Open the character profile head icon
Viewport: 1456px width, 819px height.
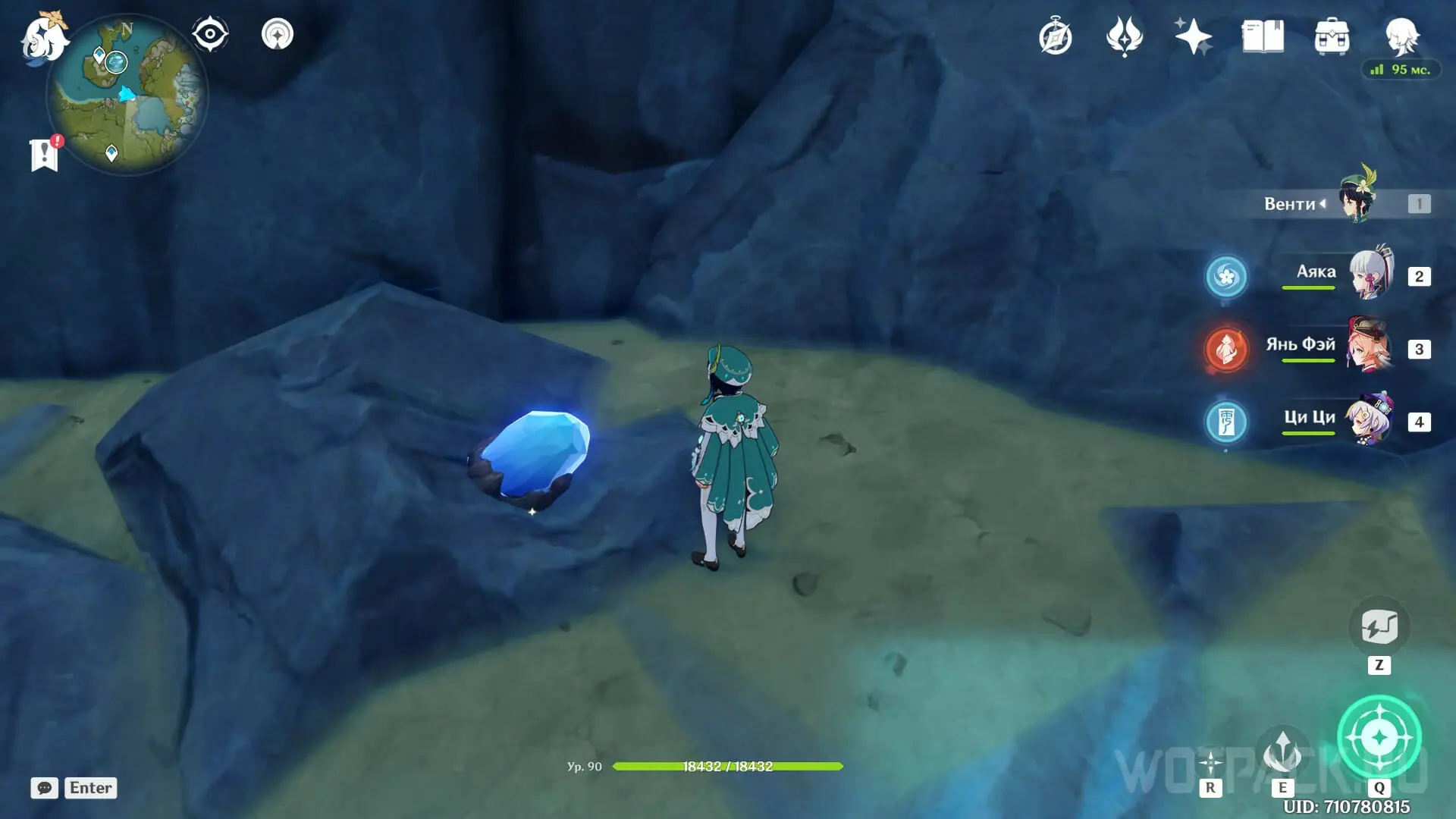[x=1401, y=36]
